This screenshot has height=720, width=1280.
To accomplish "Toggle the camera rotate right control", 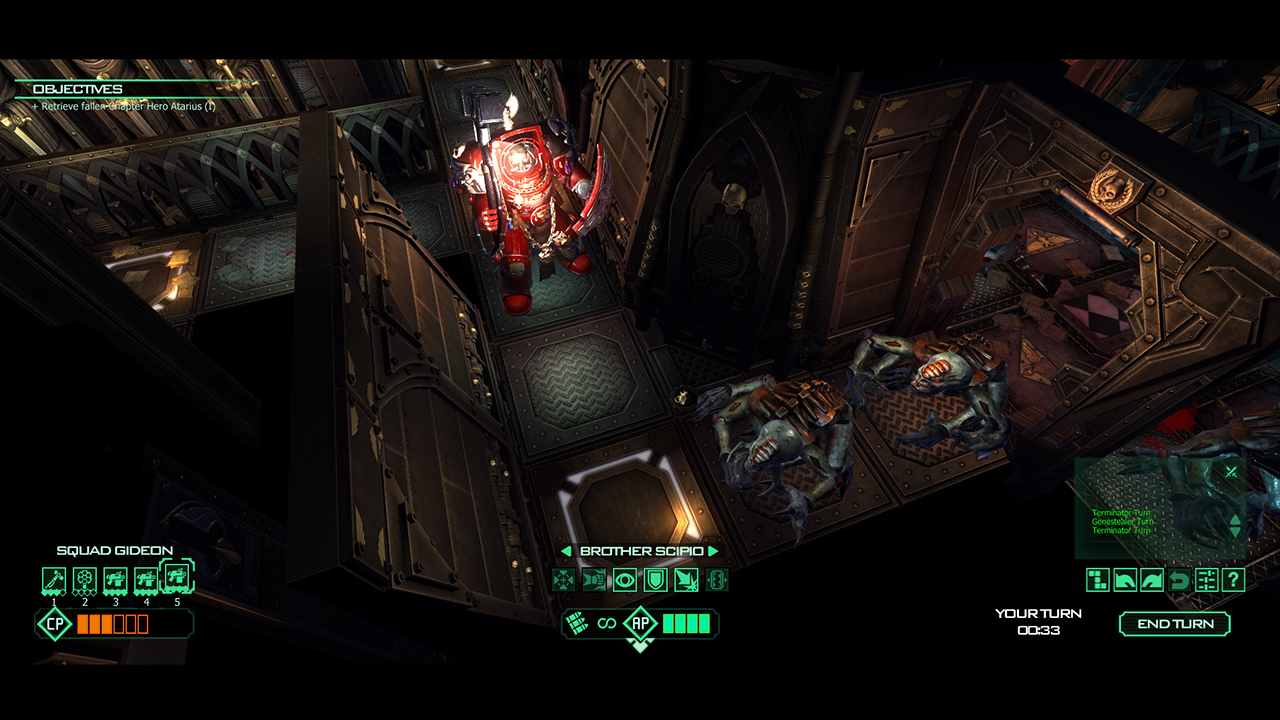I will click(x=1150, y=578).
